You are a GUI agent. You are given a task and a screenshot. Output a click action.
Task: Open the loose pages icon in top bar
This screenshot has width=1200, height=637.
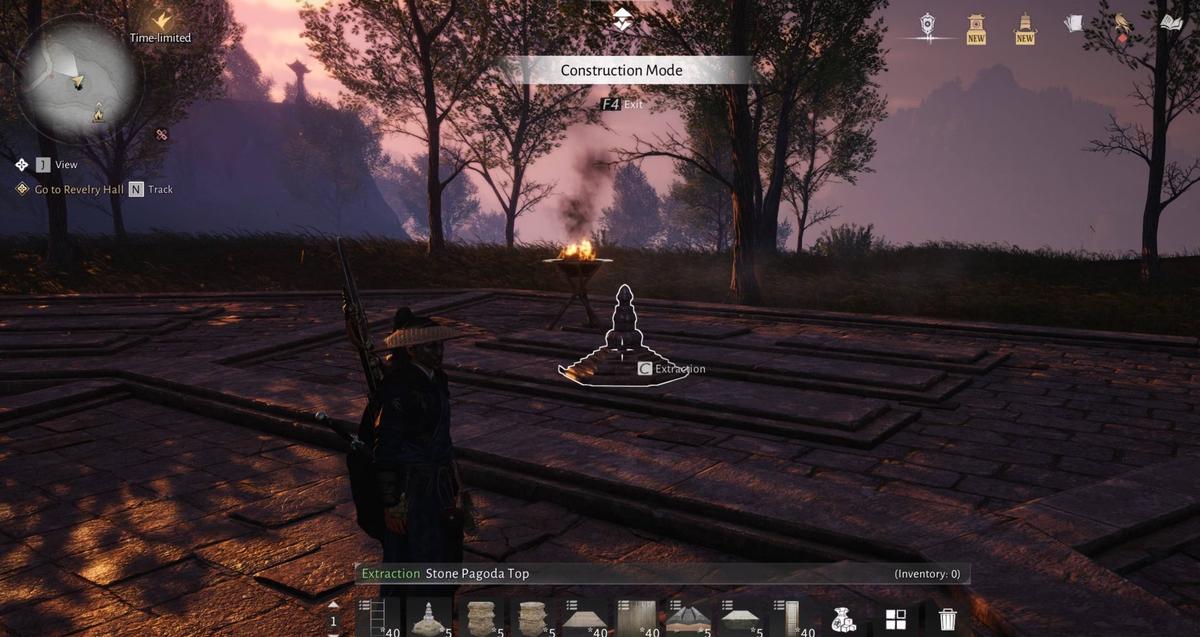coord(1074,23)
